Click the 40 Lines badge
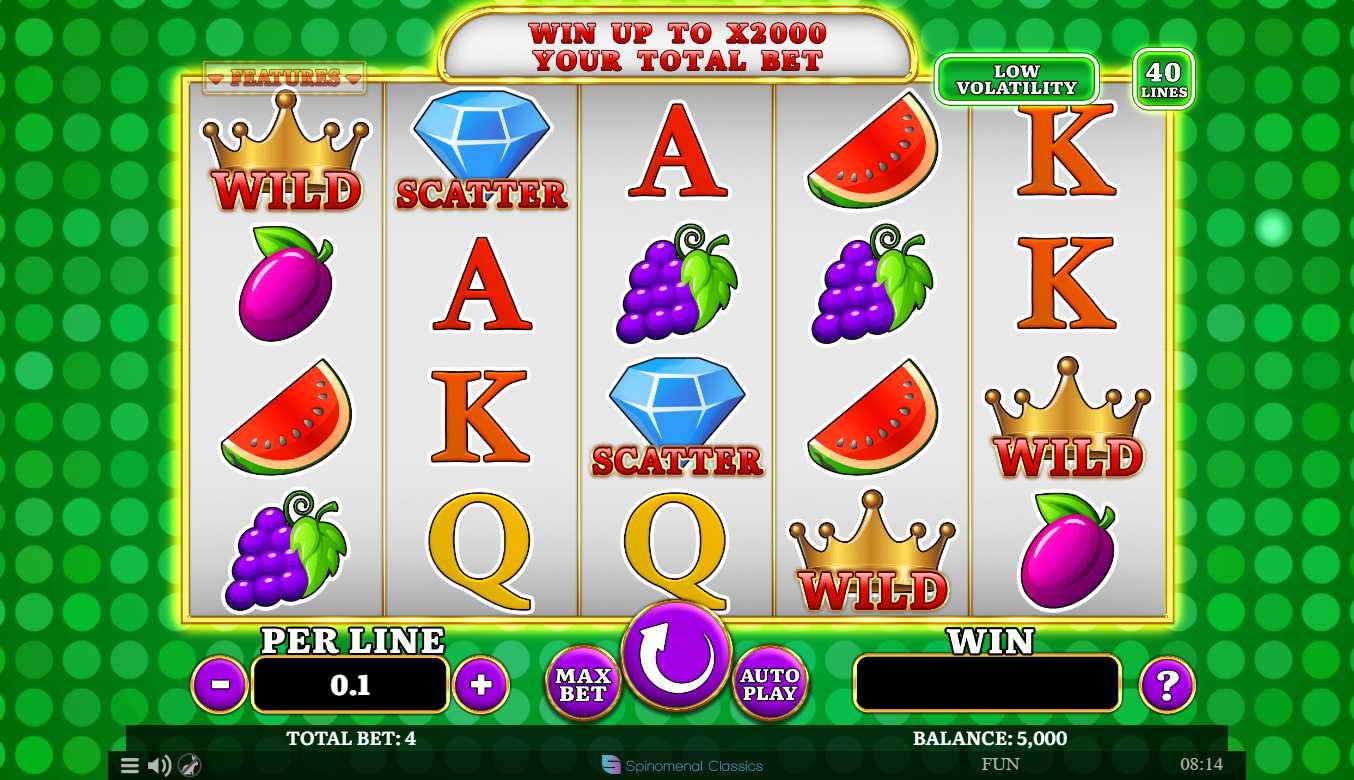This screenshot has height=780, width=1354. click(x=1164, y=79)
